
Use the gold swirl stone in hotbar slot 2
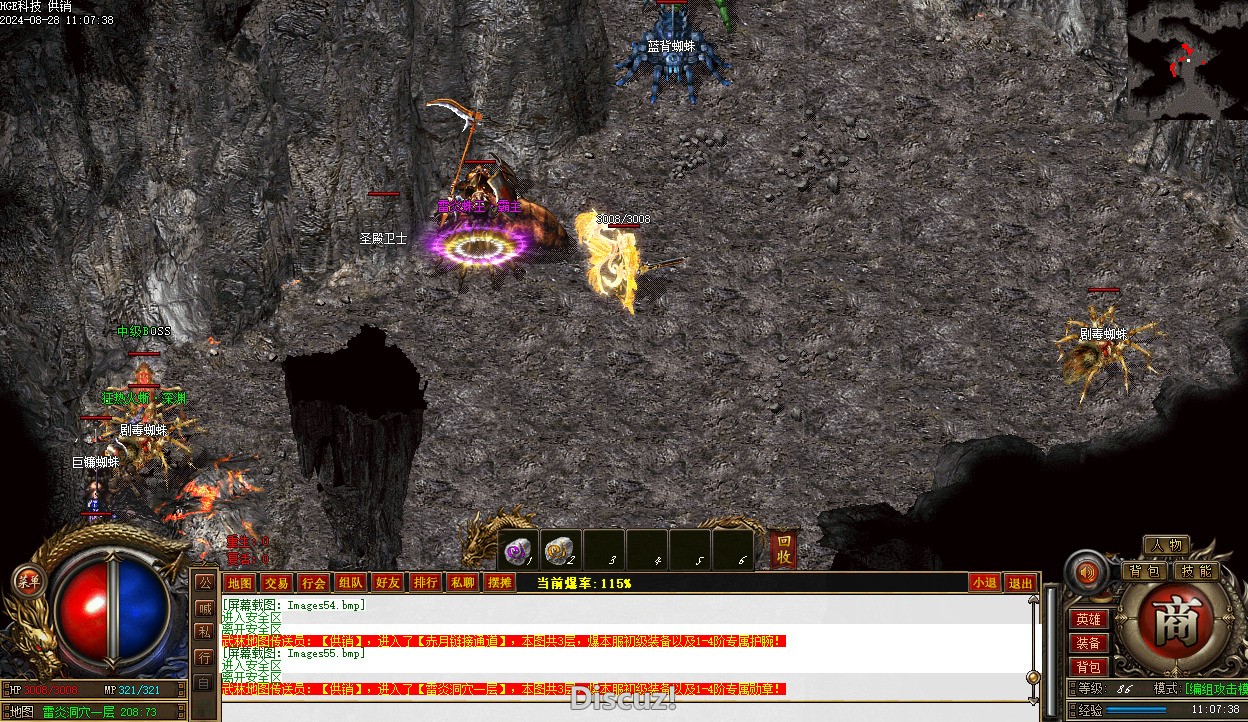point(561,549)
